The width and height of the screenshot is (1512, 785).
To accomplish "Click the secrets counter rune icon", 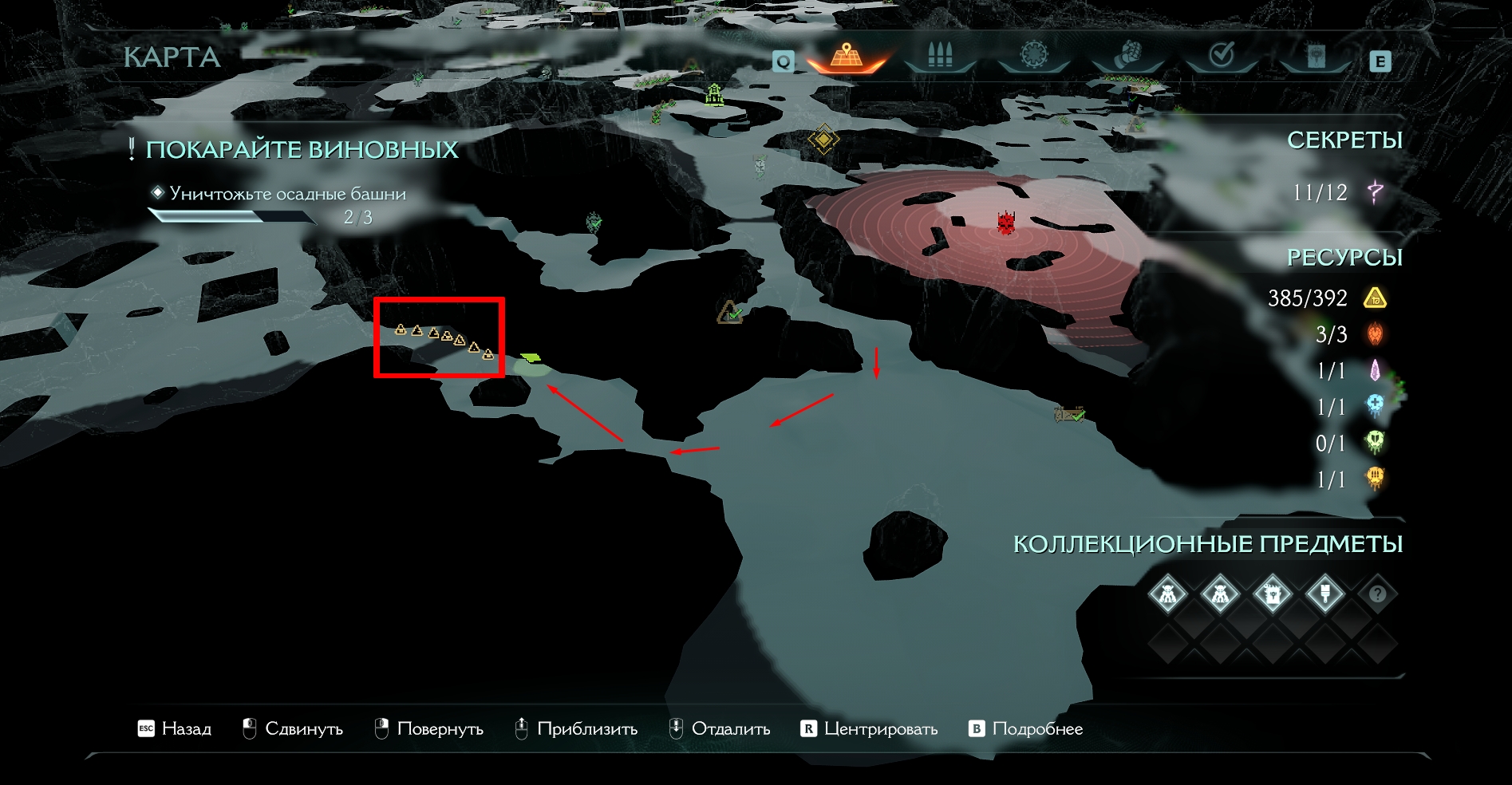I will (x=1375, y=192).
